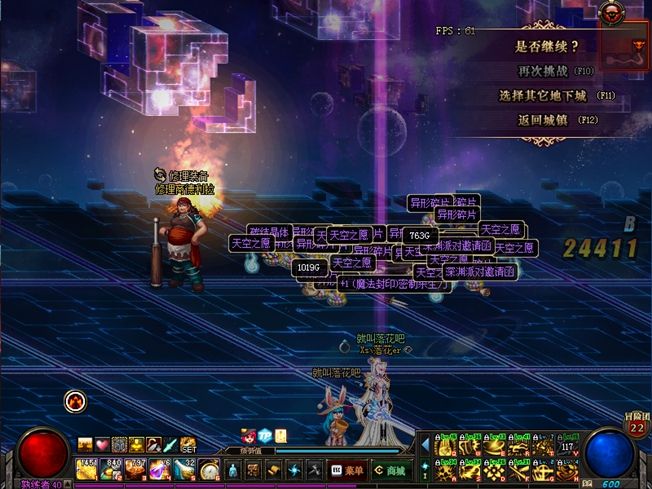Click the 冒险团 level 22 badge
This screenshot has width=652, height=489.
point(636,426)
